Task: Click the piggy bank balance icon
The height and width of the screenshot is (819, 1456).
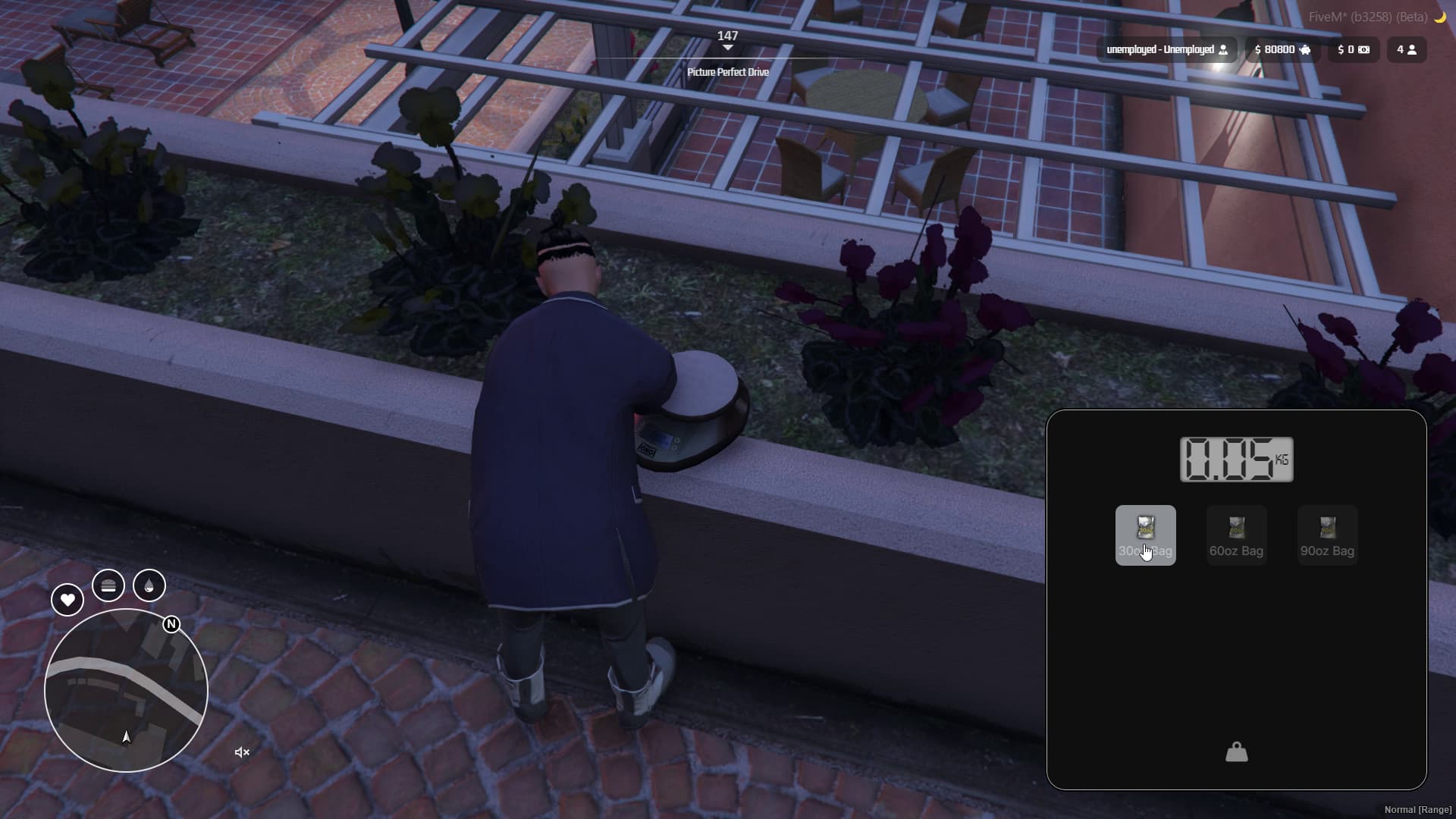Action: tap(1307, 49)
